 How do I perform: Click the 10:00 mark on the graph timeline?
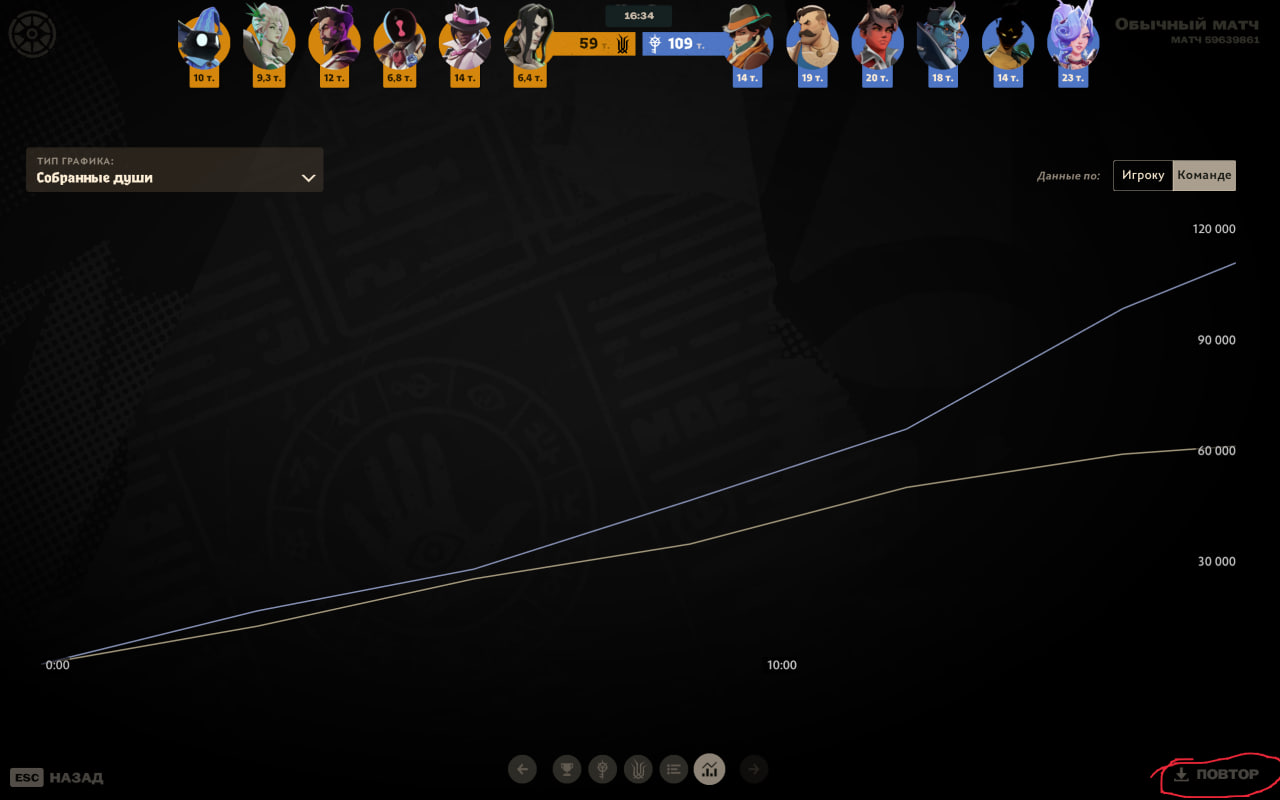(x=781, y=664)
